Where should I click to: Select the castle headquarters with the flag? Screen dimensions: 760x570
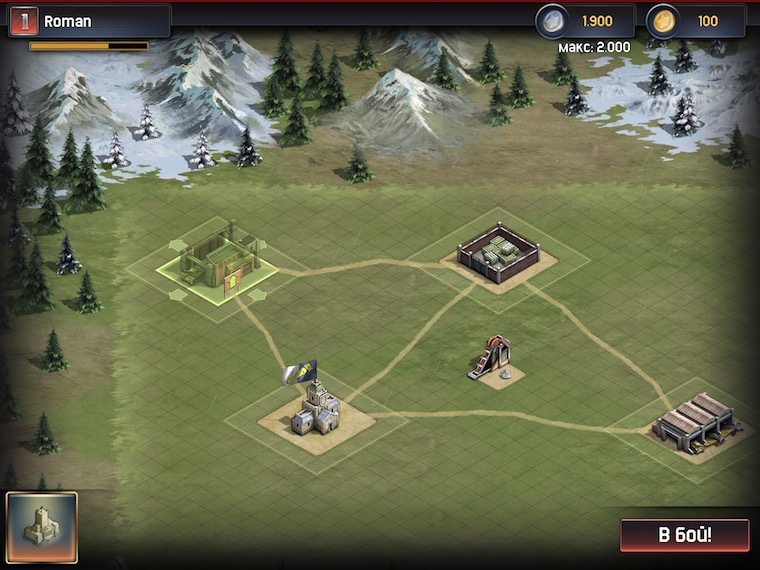[315, 410]
